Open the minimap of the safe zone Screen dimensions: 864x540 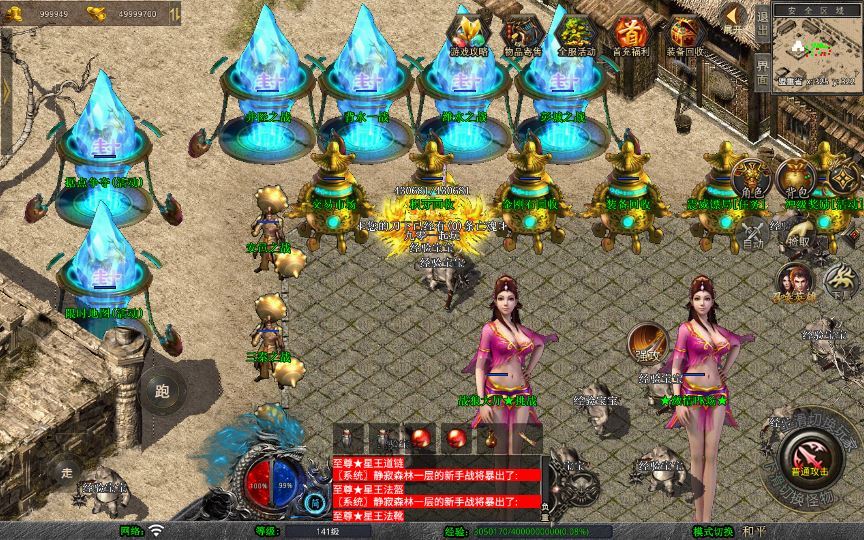(817, 48)
